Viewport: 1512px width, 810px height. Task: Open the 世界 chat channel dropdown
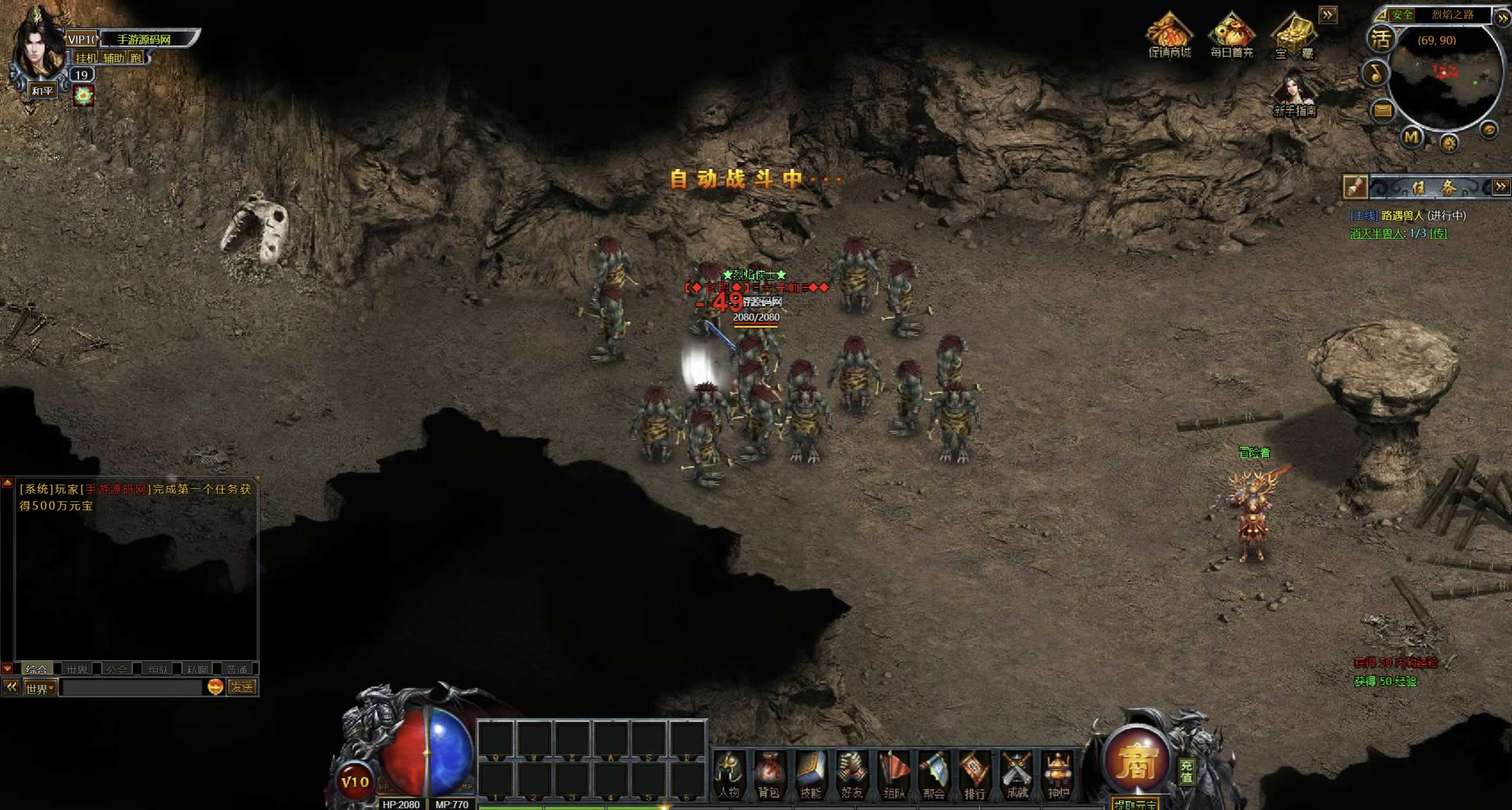(x=40, y=688)
